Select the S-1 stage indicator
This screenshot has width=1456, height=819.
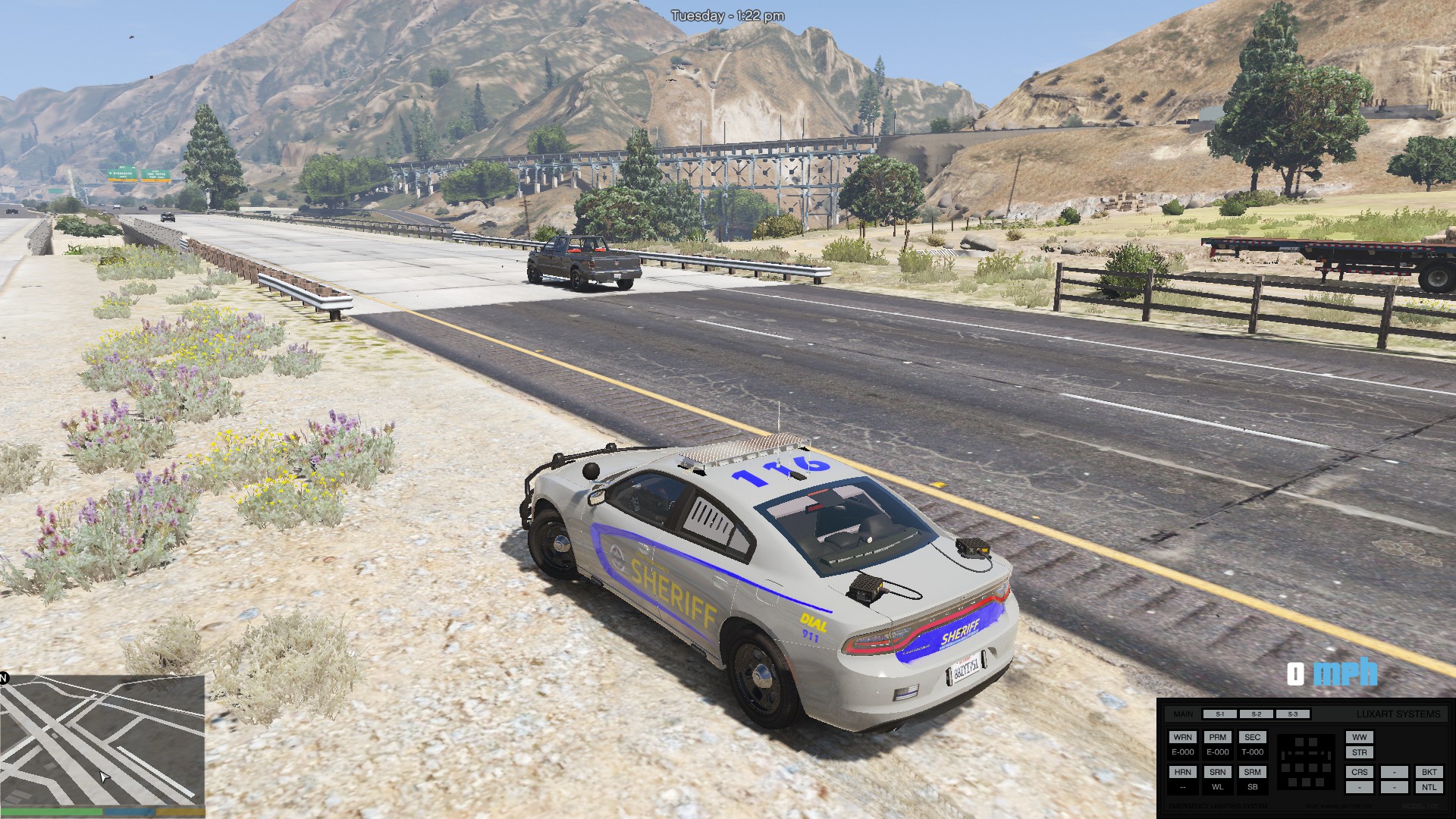click(x=1219, y=714)
